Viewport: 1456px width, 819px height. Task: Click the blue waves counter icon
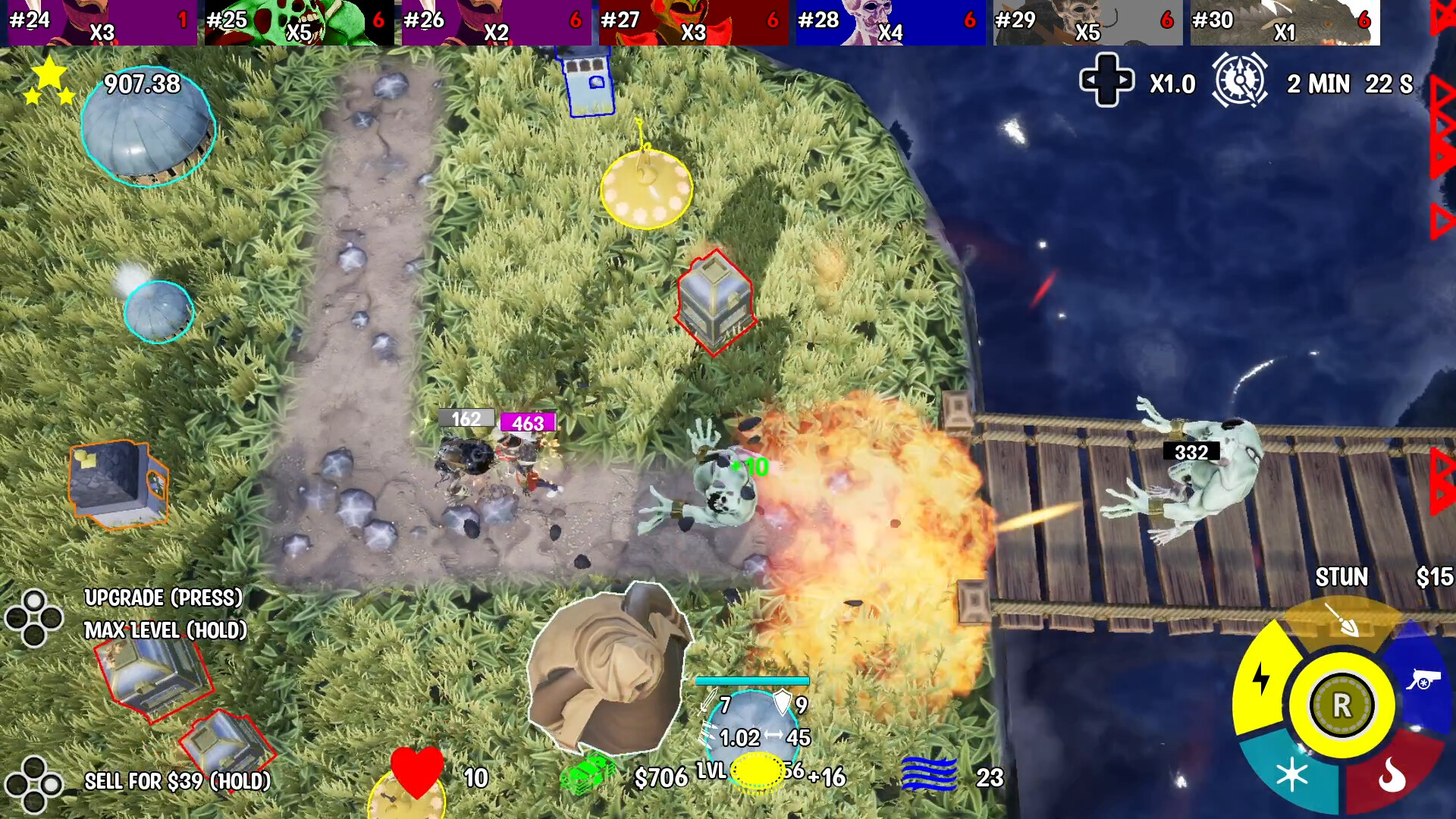click(x=930, y=775)
